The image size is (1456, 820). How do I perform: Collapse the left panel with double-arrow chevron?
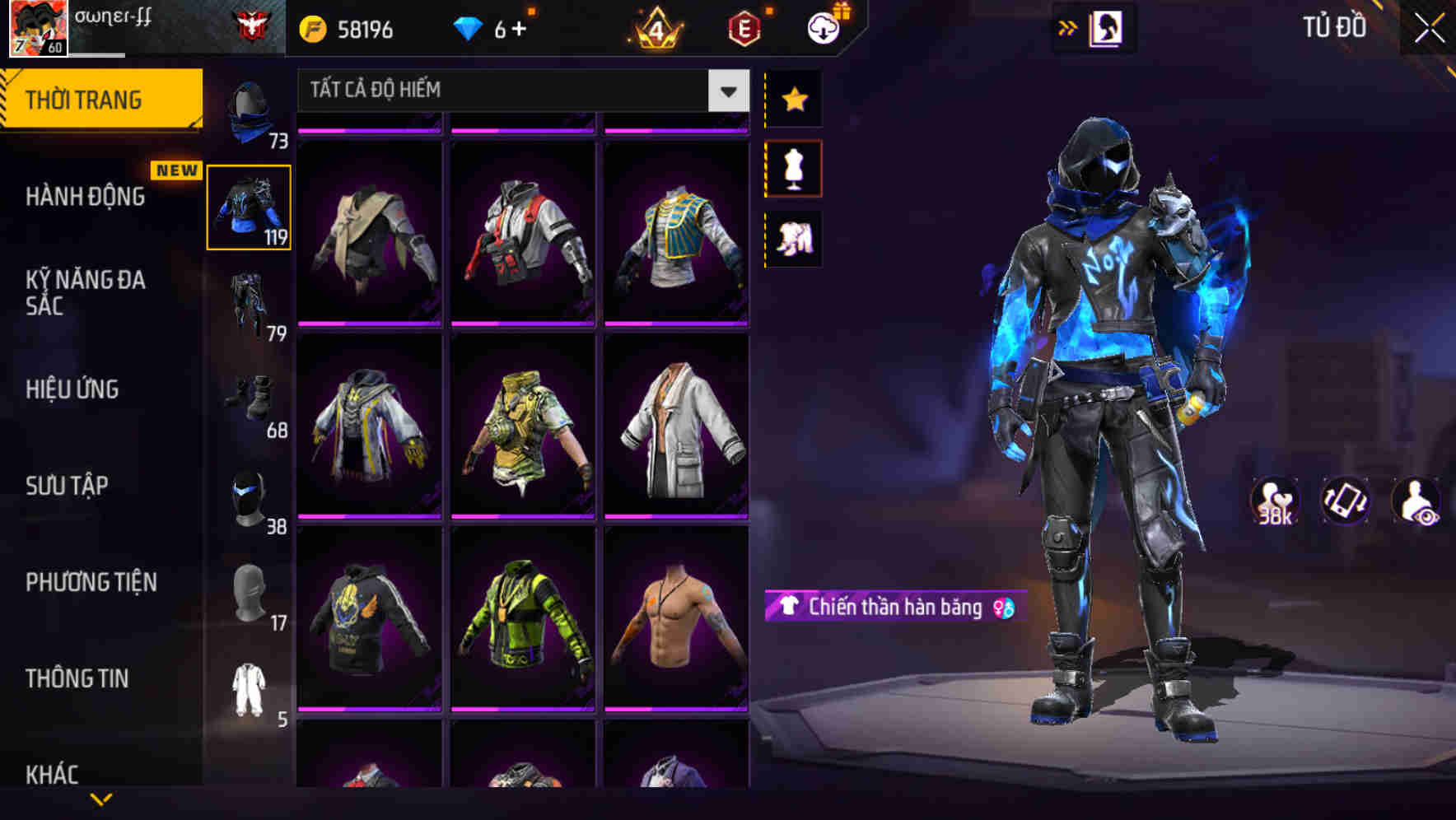point(1068,26)
